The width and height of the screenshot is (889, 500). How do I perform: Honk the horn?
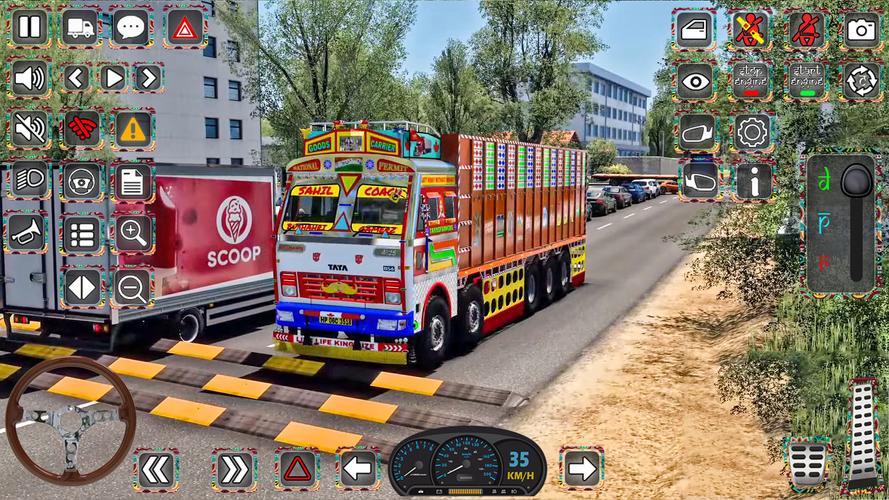[29, 233]
